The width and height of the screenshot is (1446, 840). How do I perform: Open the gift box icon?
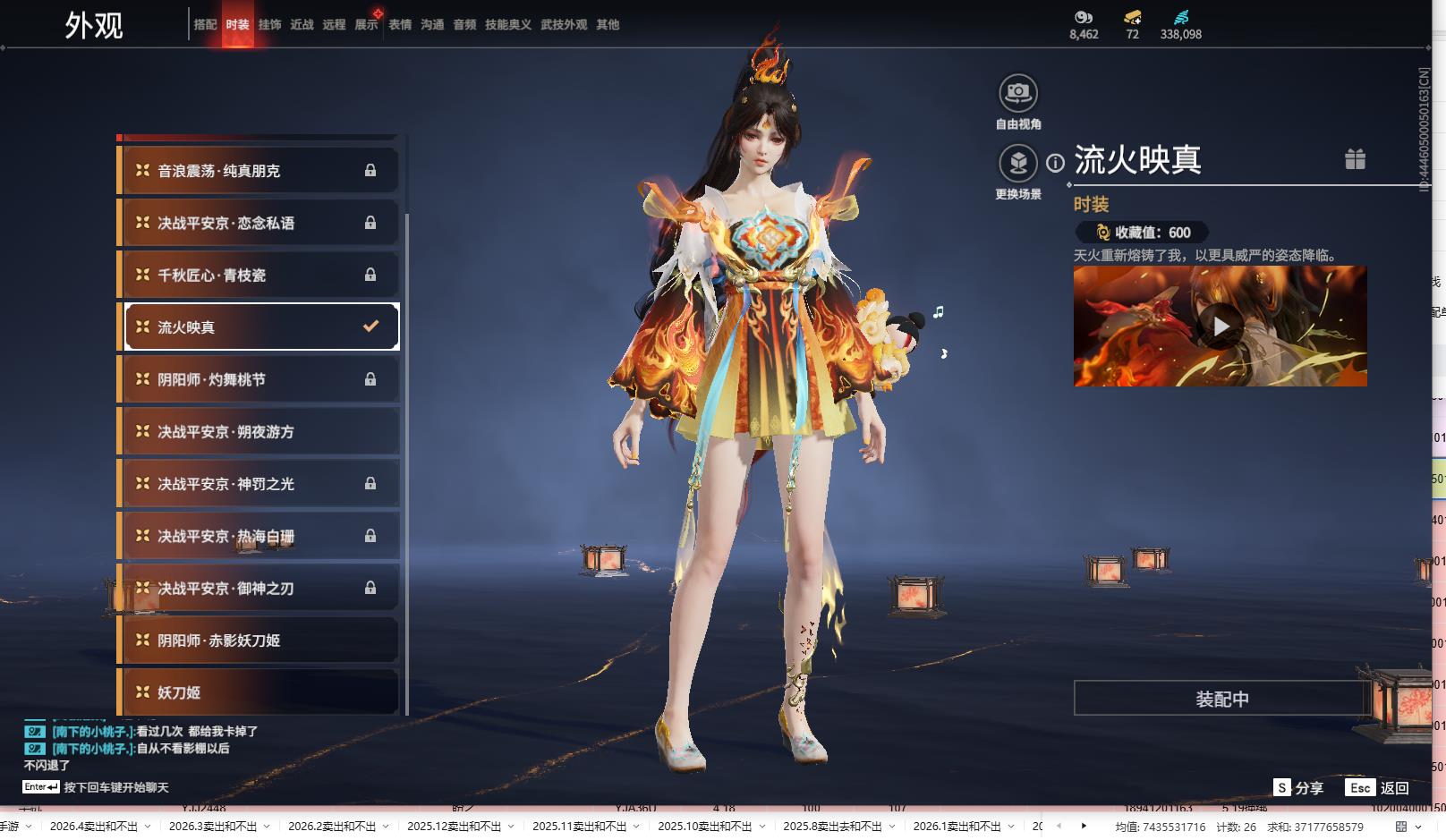point(1355,159)
